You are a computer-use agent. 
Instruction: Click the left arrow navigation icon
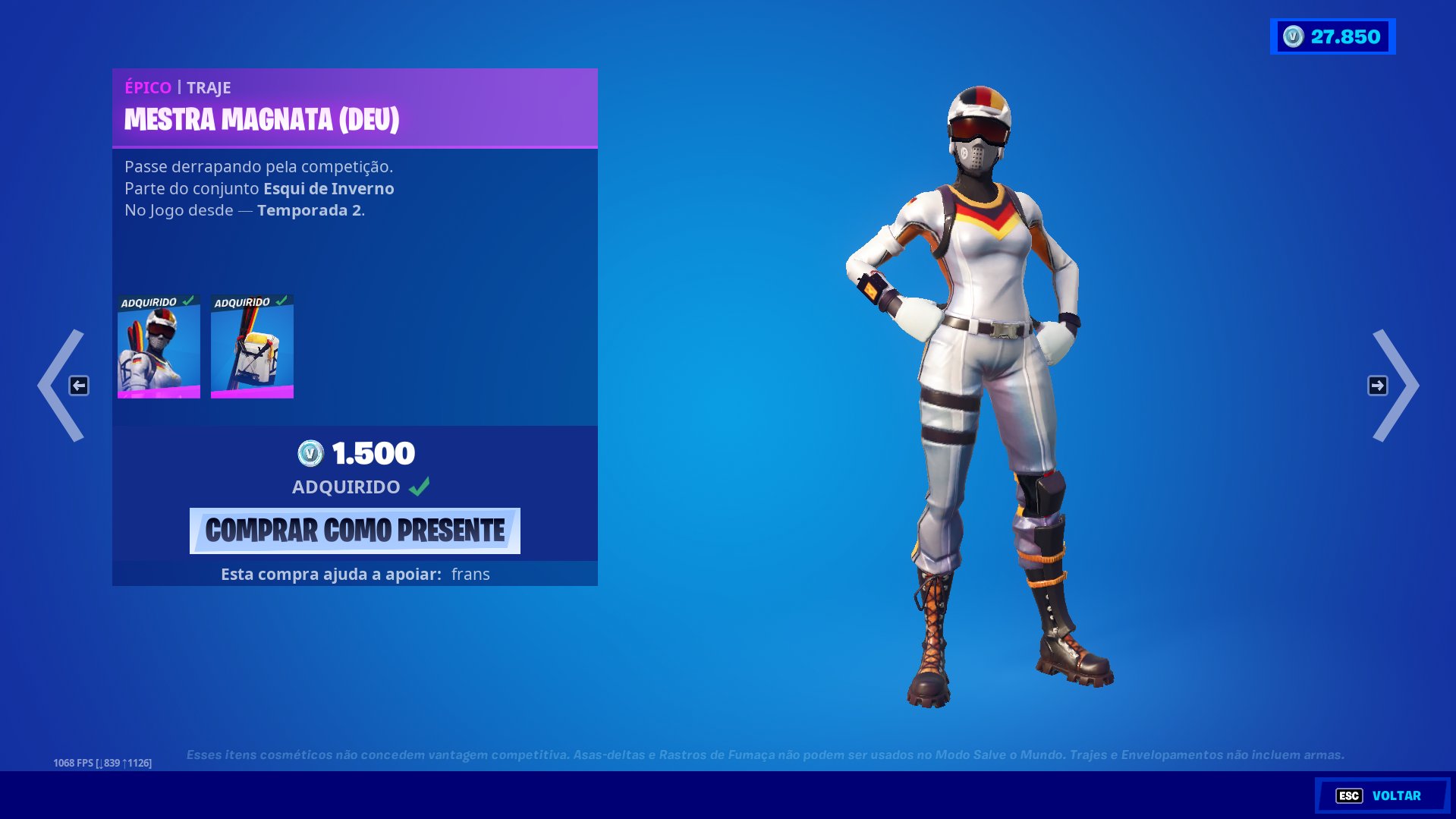coord(79,386)
